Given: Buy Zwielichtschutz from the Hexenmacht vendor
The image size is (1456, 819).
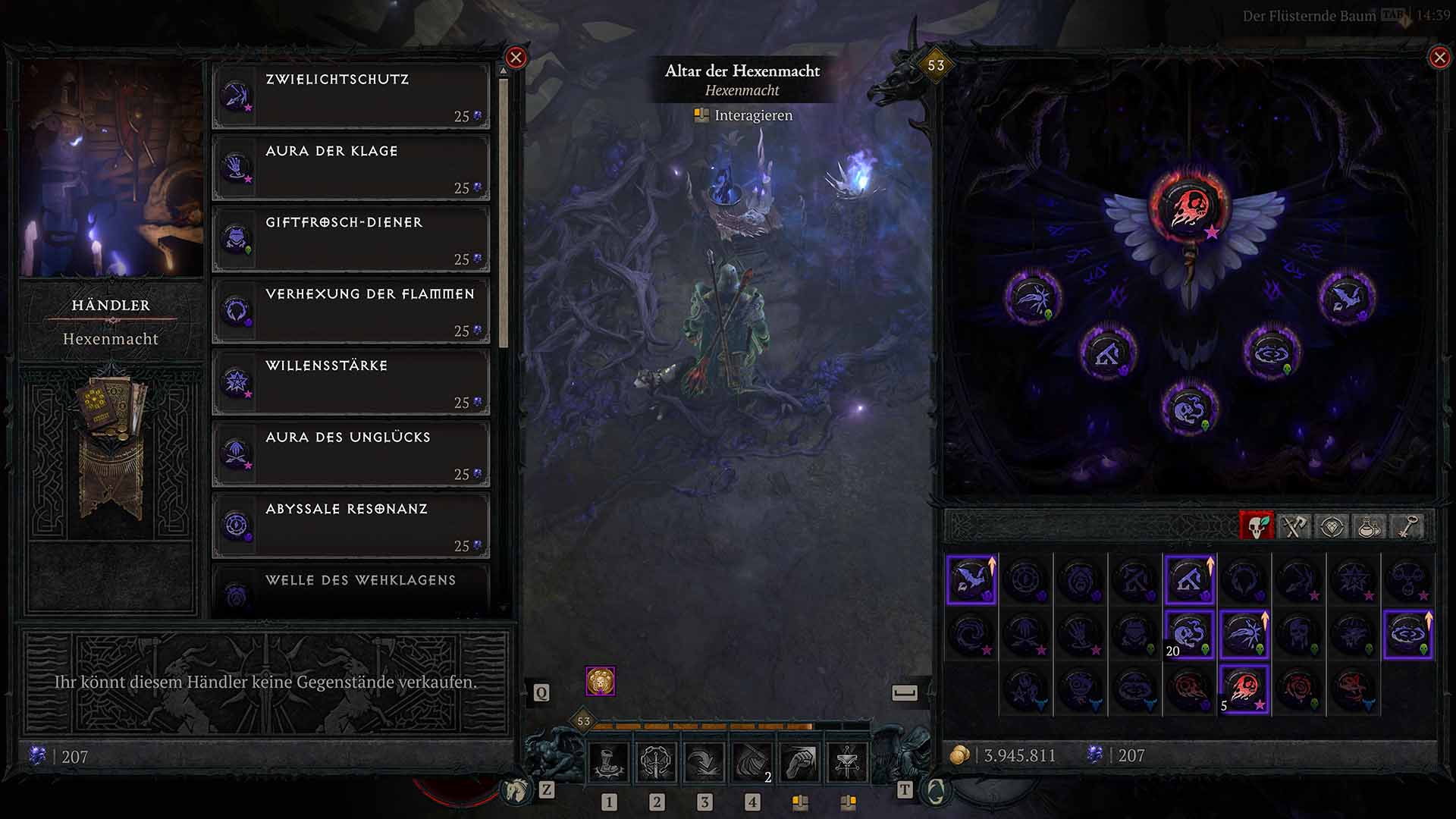Looking at the screenshot, I should pos(351,96).
